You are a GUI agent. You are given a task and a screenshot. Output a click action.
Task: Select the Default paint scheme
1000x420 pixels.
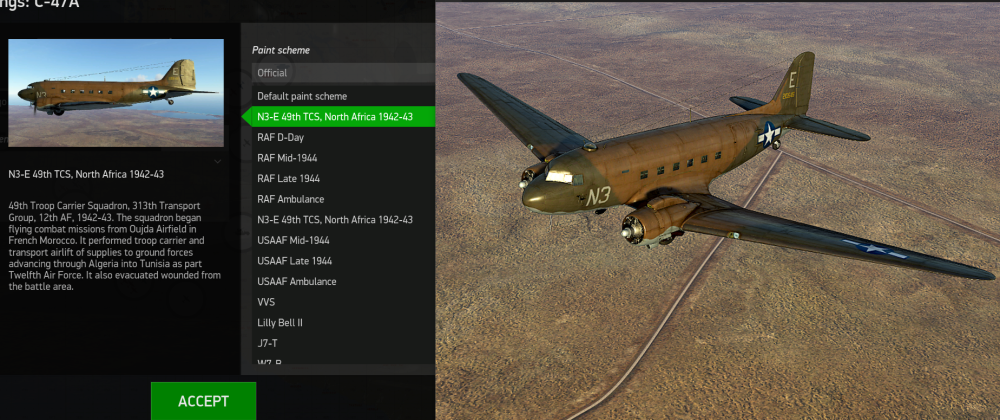click(x=302, y=96)
